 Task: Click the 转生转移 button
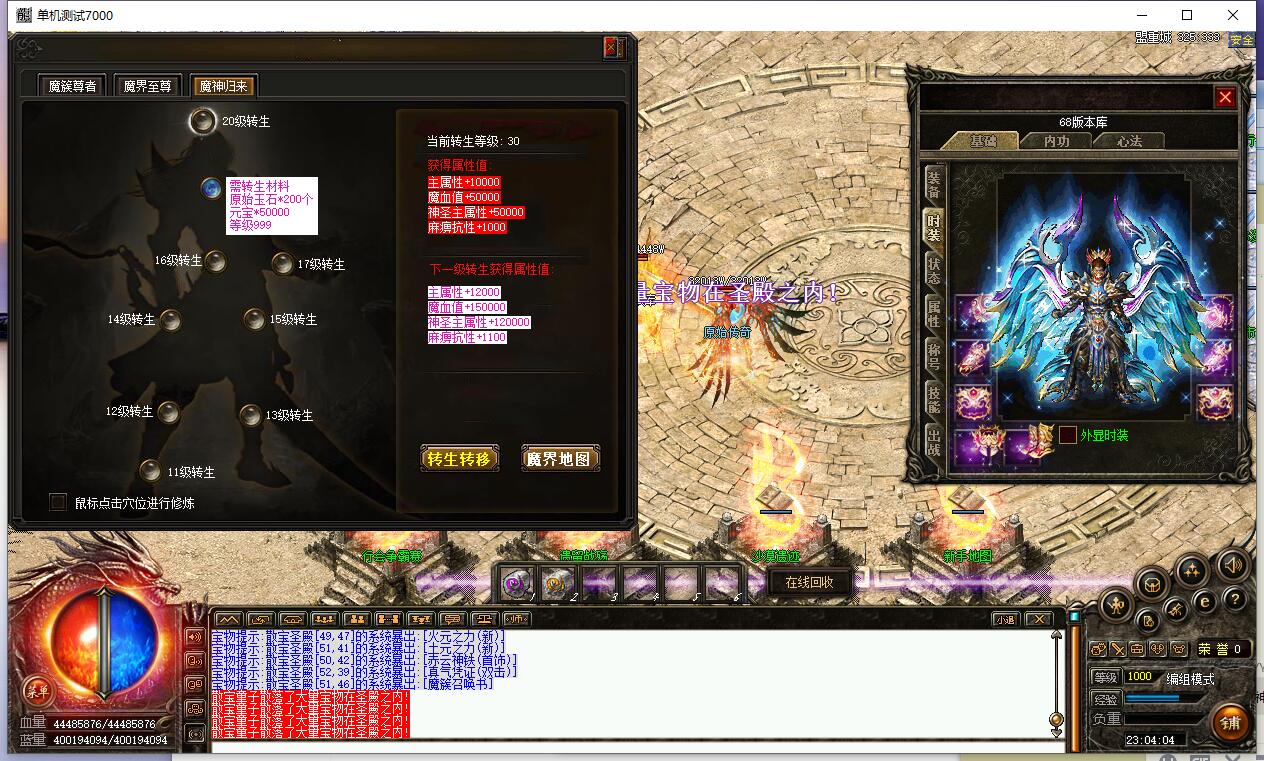pos(459,459)
